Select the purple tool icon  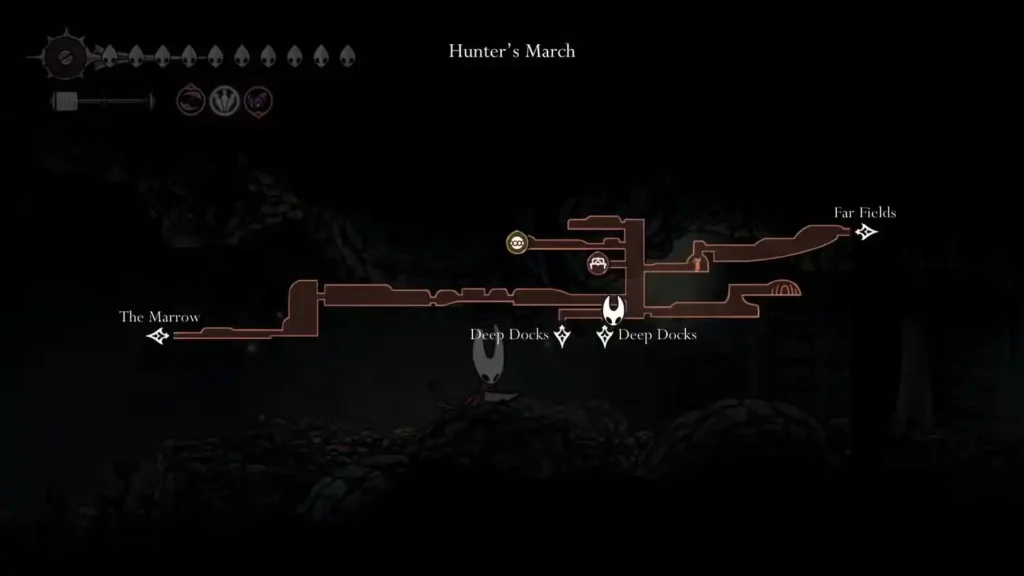point(258,100)
